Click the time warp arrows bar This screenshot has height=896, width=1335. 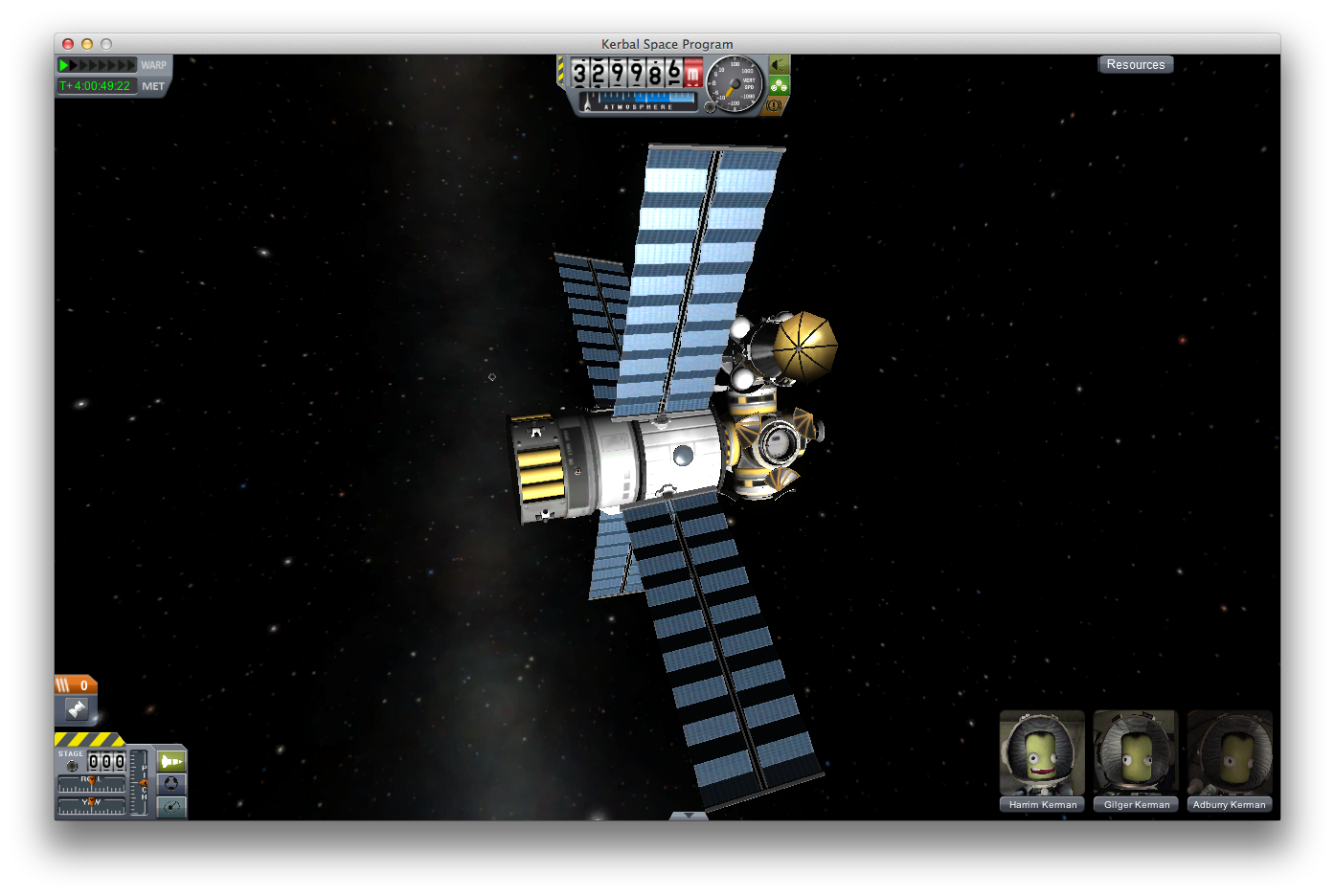[x=97, y=65]
